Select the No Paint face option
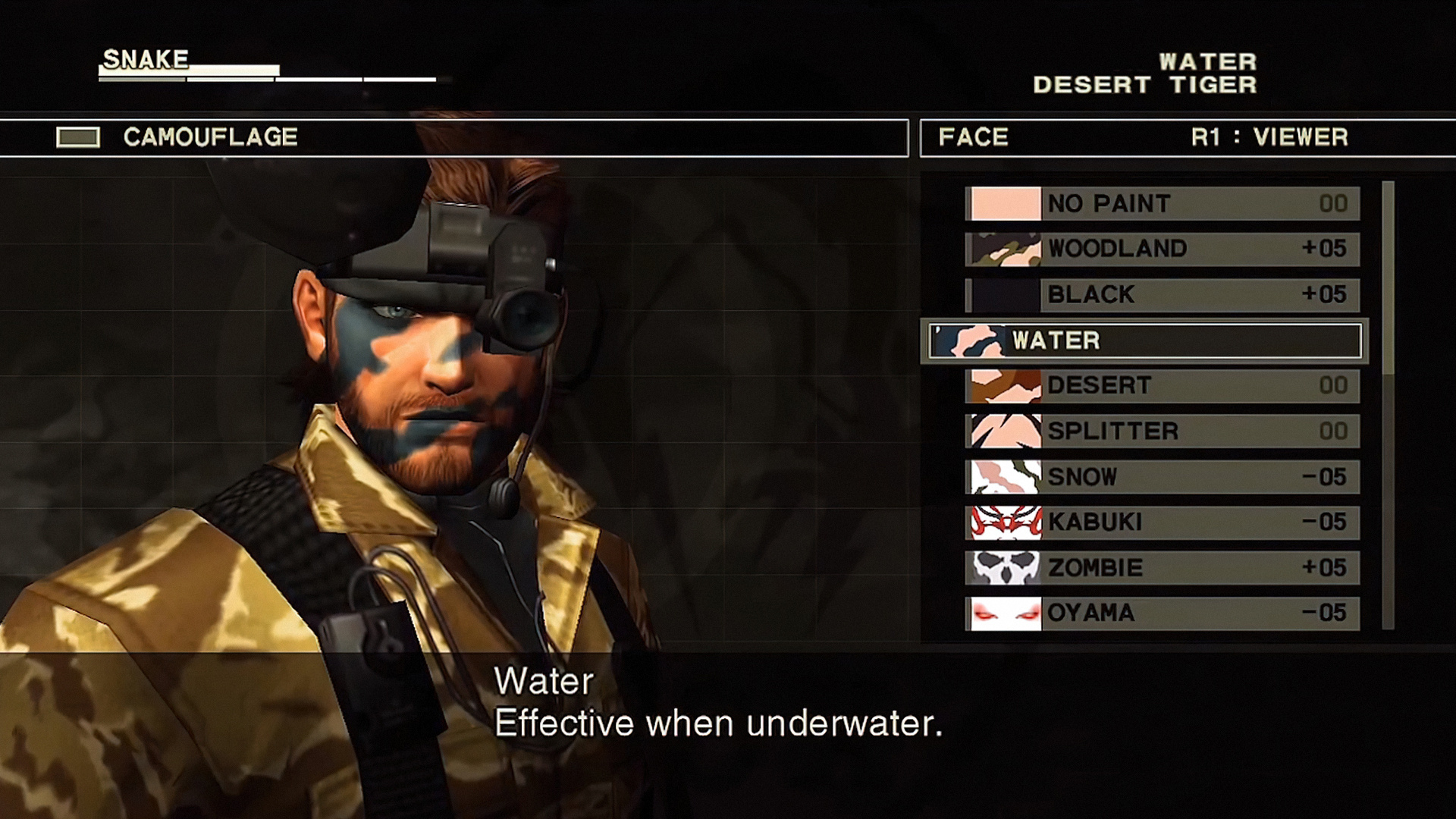 [1162, 204]
